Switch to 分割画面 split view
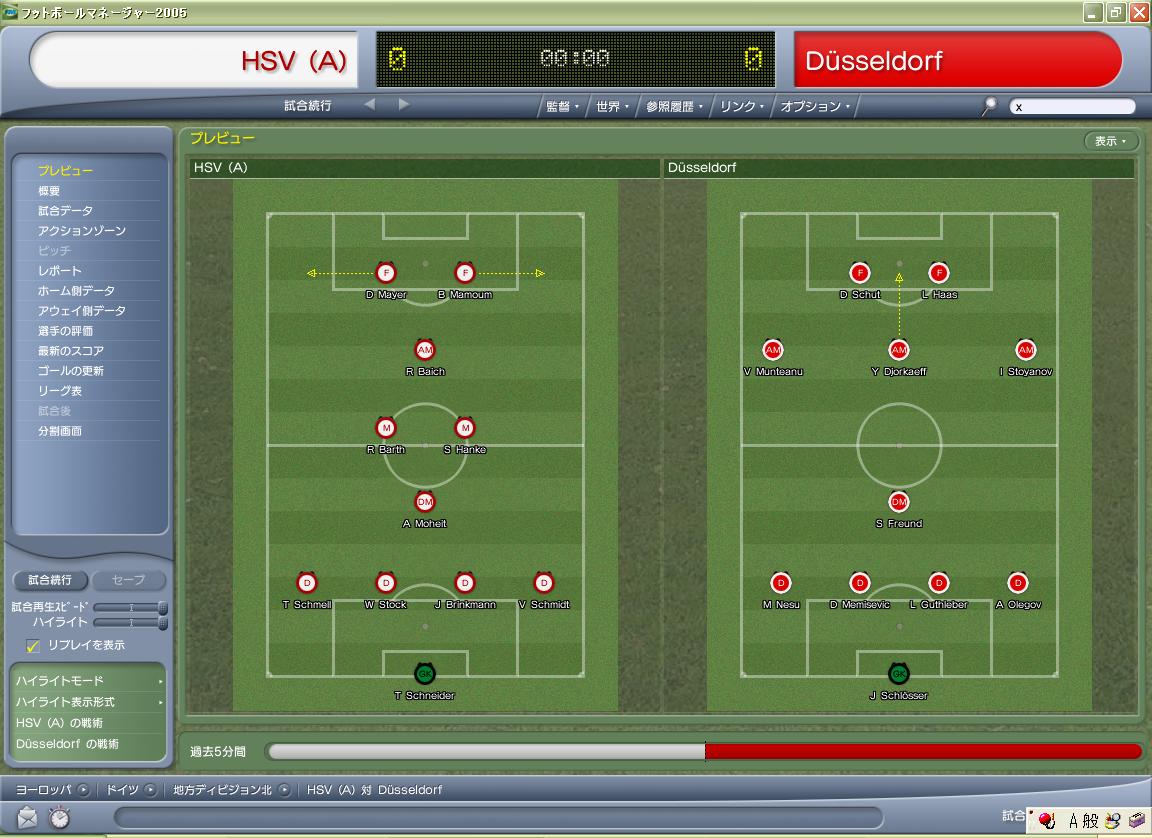 [x=60, y=431]
